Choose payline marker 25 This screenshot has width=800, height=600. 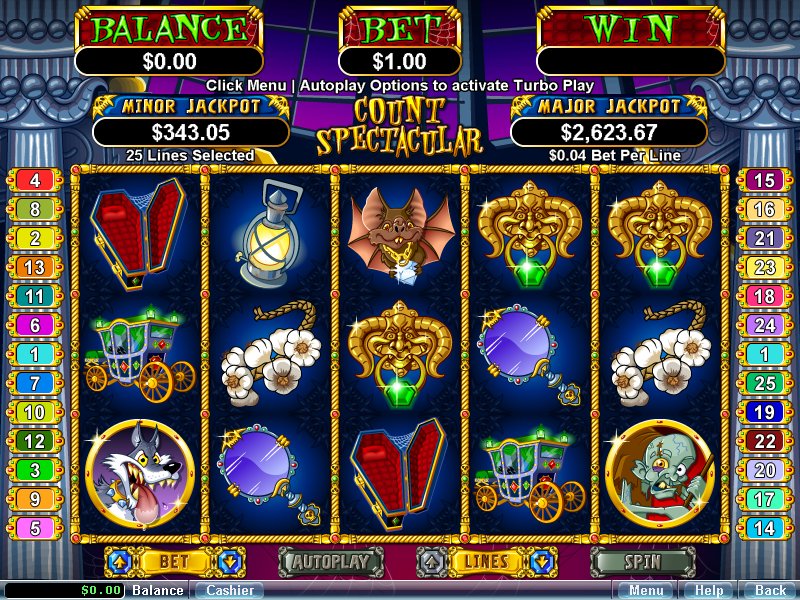click(x=764, y=384)
